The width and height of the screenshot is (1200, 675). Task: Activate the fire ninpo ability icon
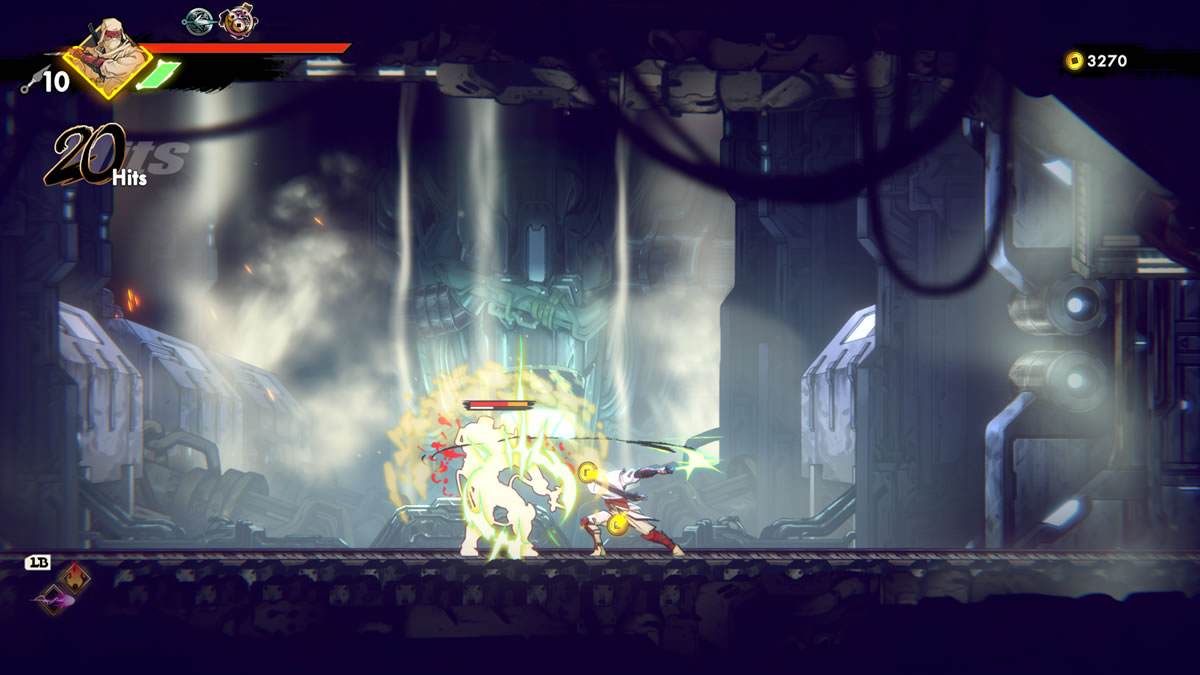tap(74, 576)
